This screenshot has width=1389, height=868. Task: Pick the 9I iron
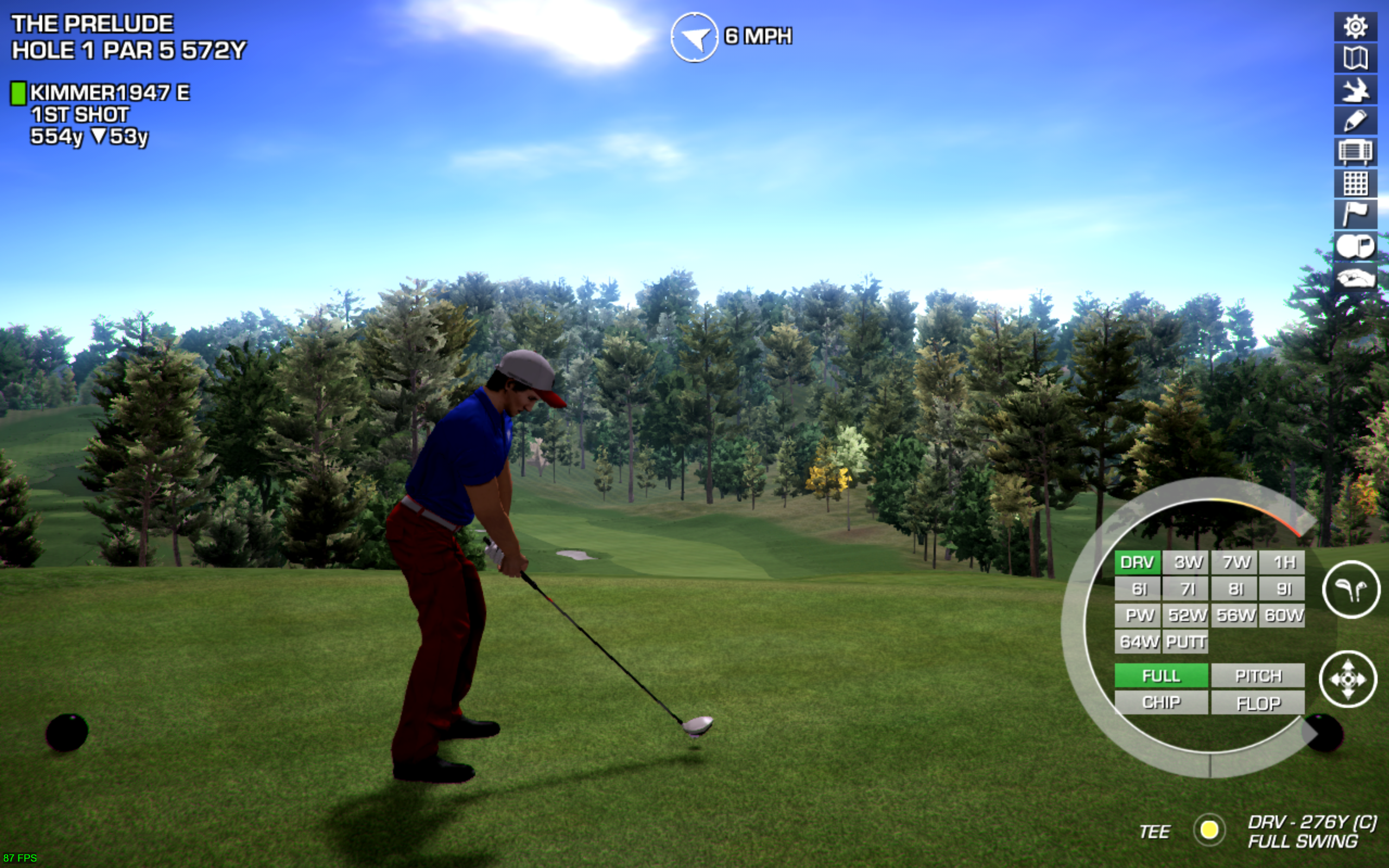[x=1283, y=589]
